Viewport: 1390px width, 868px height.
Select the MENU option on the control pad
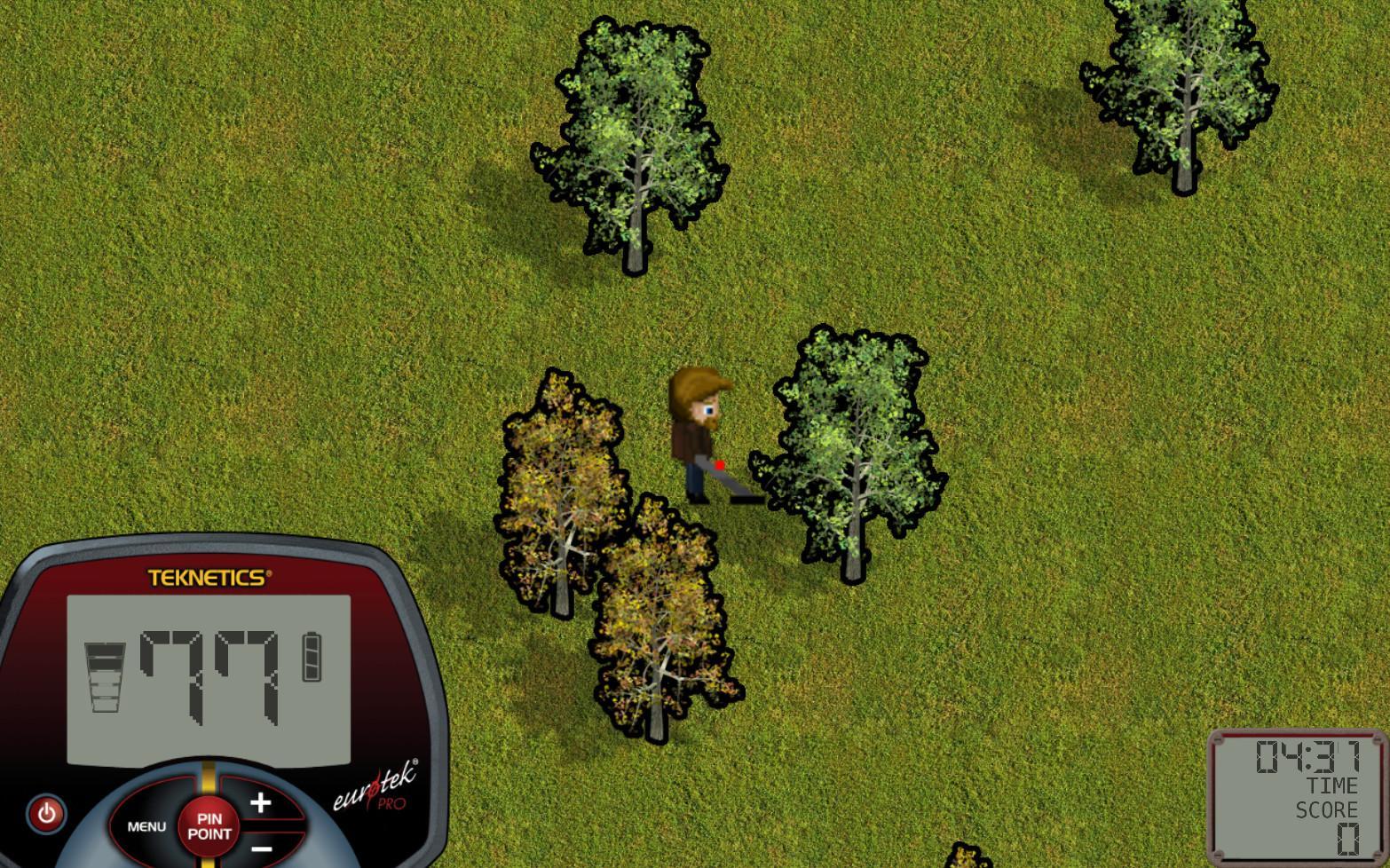coord(146,826)
